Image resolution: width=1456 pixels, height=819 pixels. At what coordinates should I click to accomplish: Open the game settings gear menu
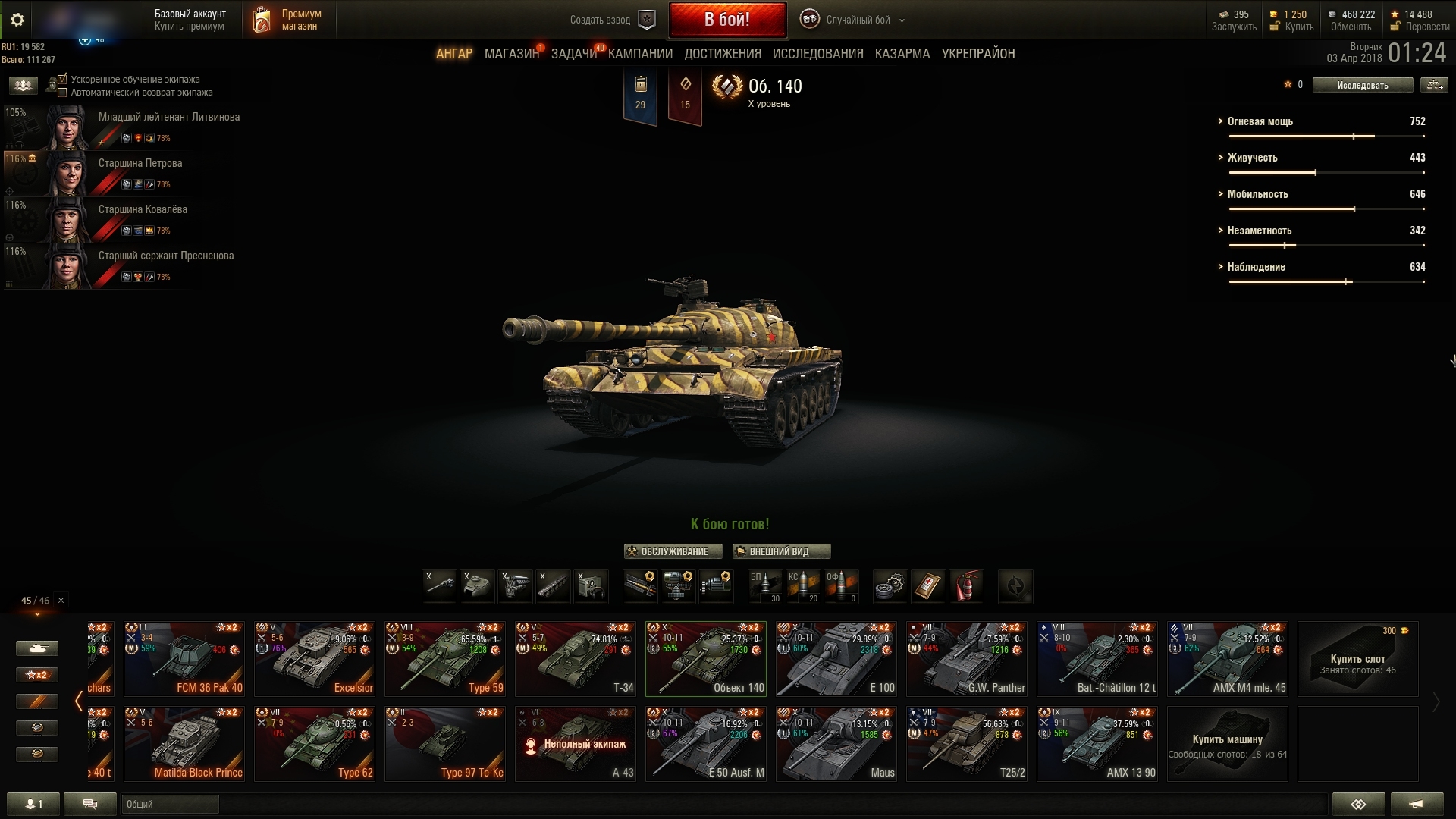click(x=17, y=20)
